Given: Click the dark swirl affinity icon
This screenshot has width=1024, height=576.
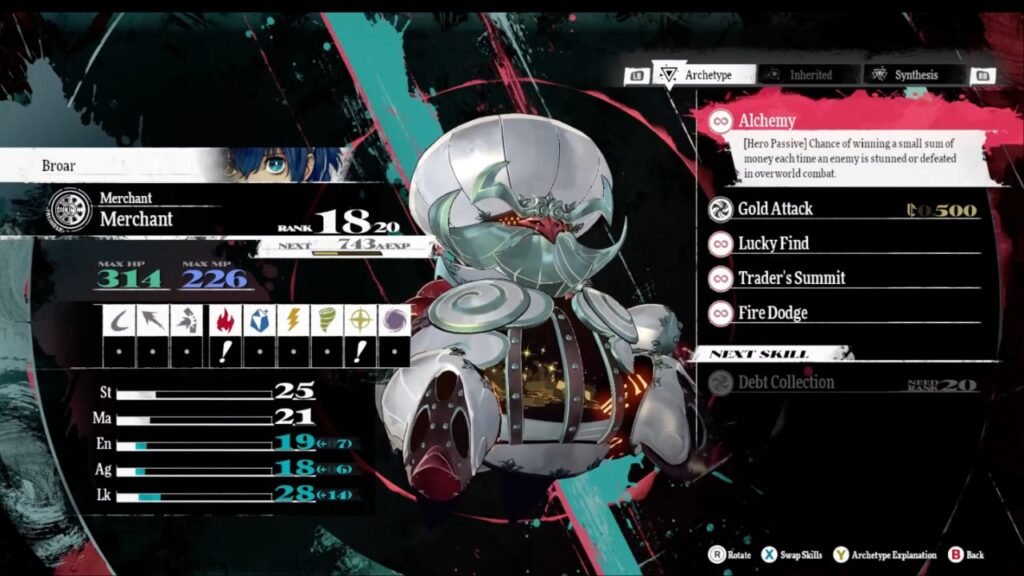Looking at the screenshot, I should click(x=394, y=320).
